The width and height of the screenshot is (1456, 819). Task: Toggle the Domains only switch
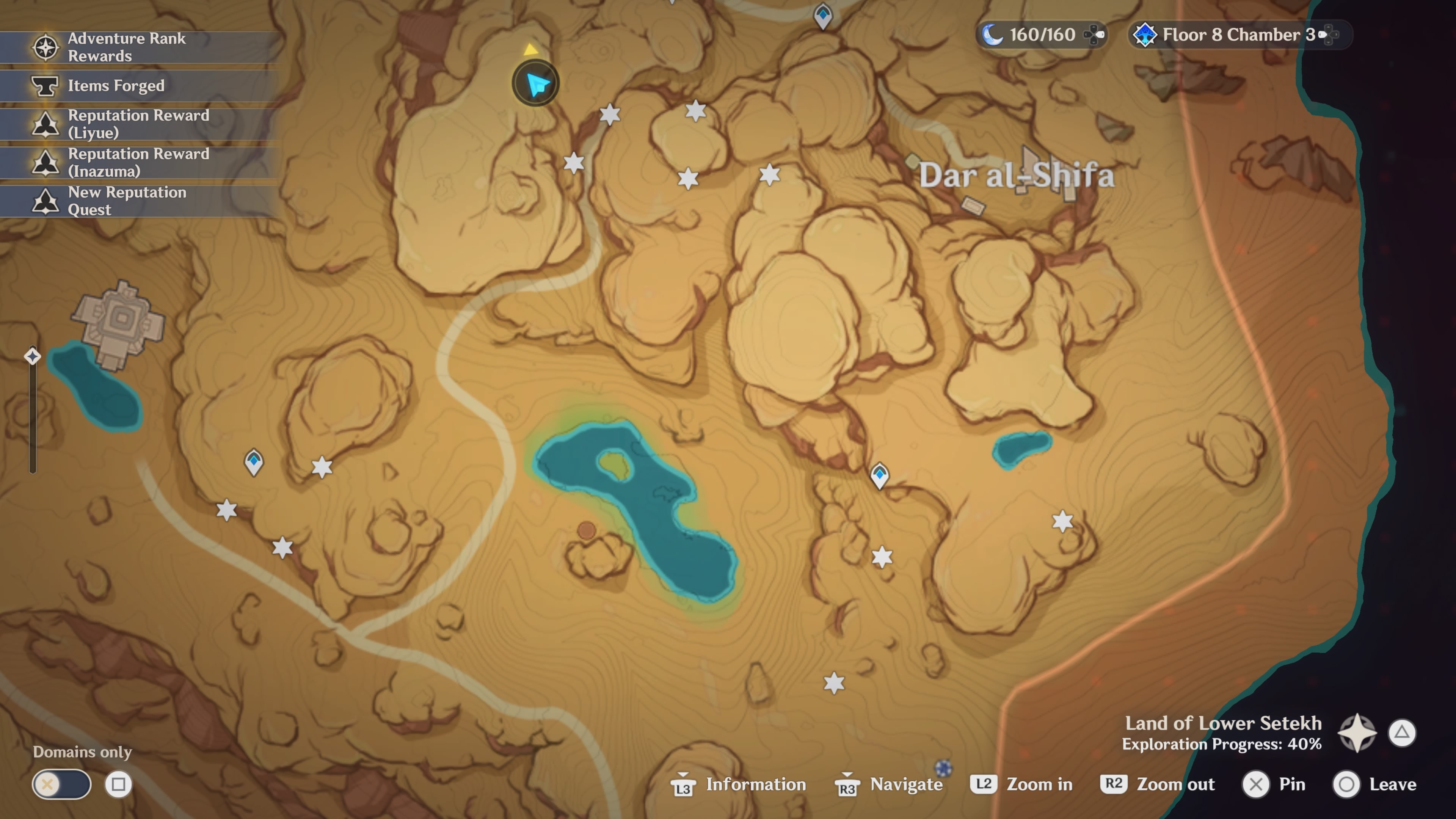61,784
